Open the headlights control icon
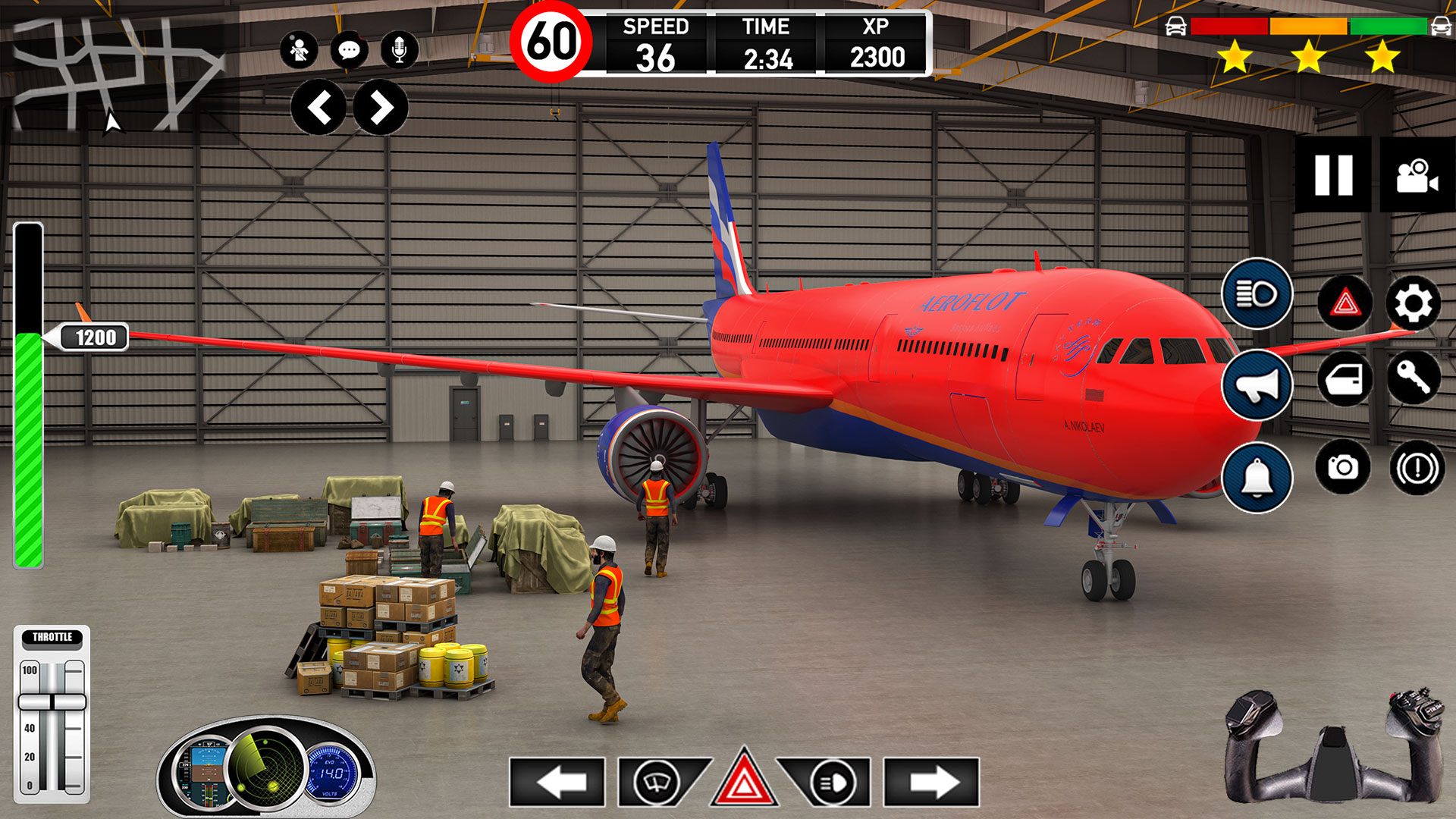This screenshot has height=819, width=1456. tap(1257, 296)
